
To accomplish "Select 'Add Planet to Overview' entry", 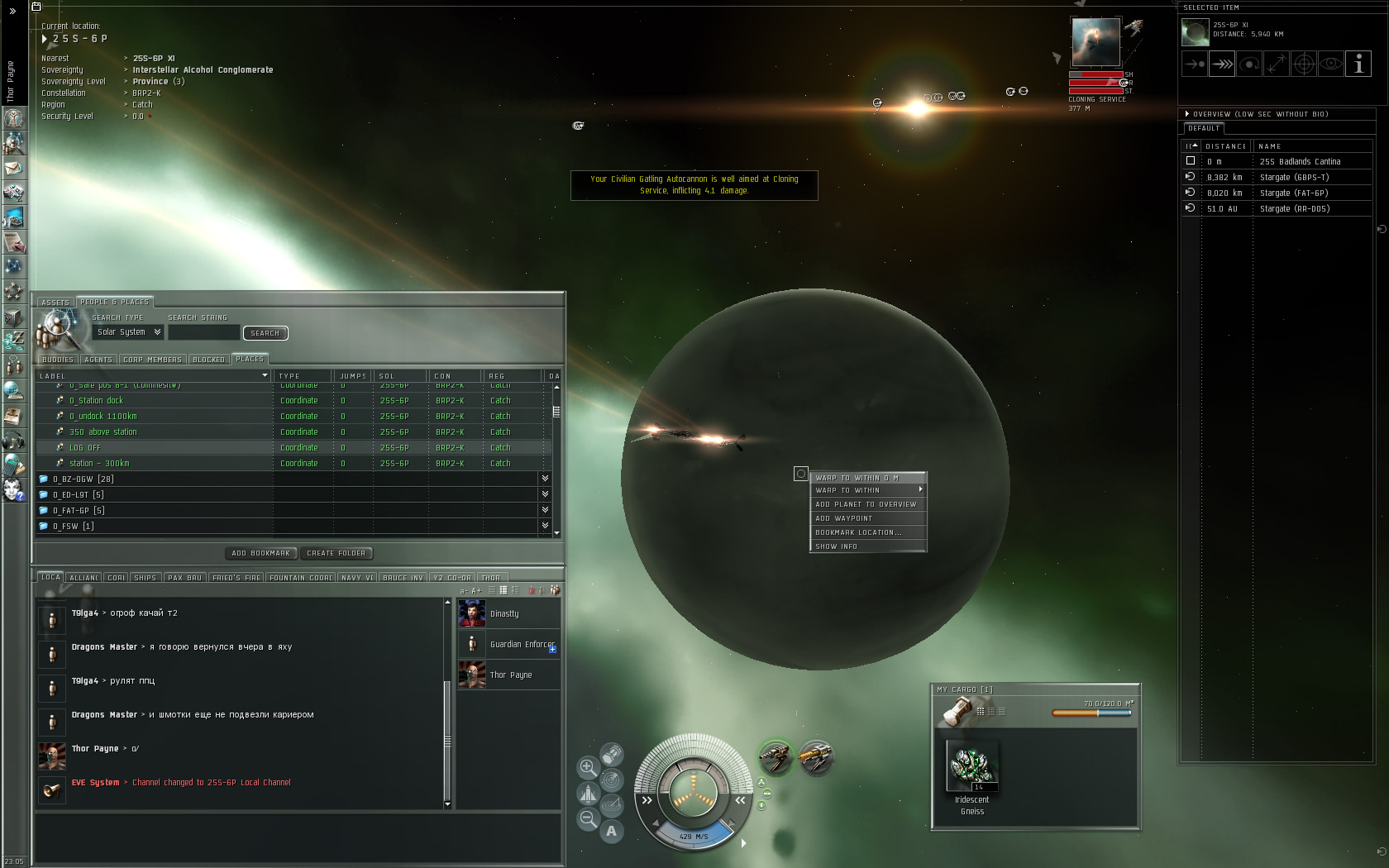I will coord(866,504).
